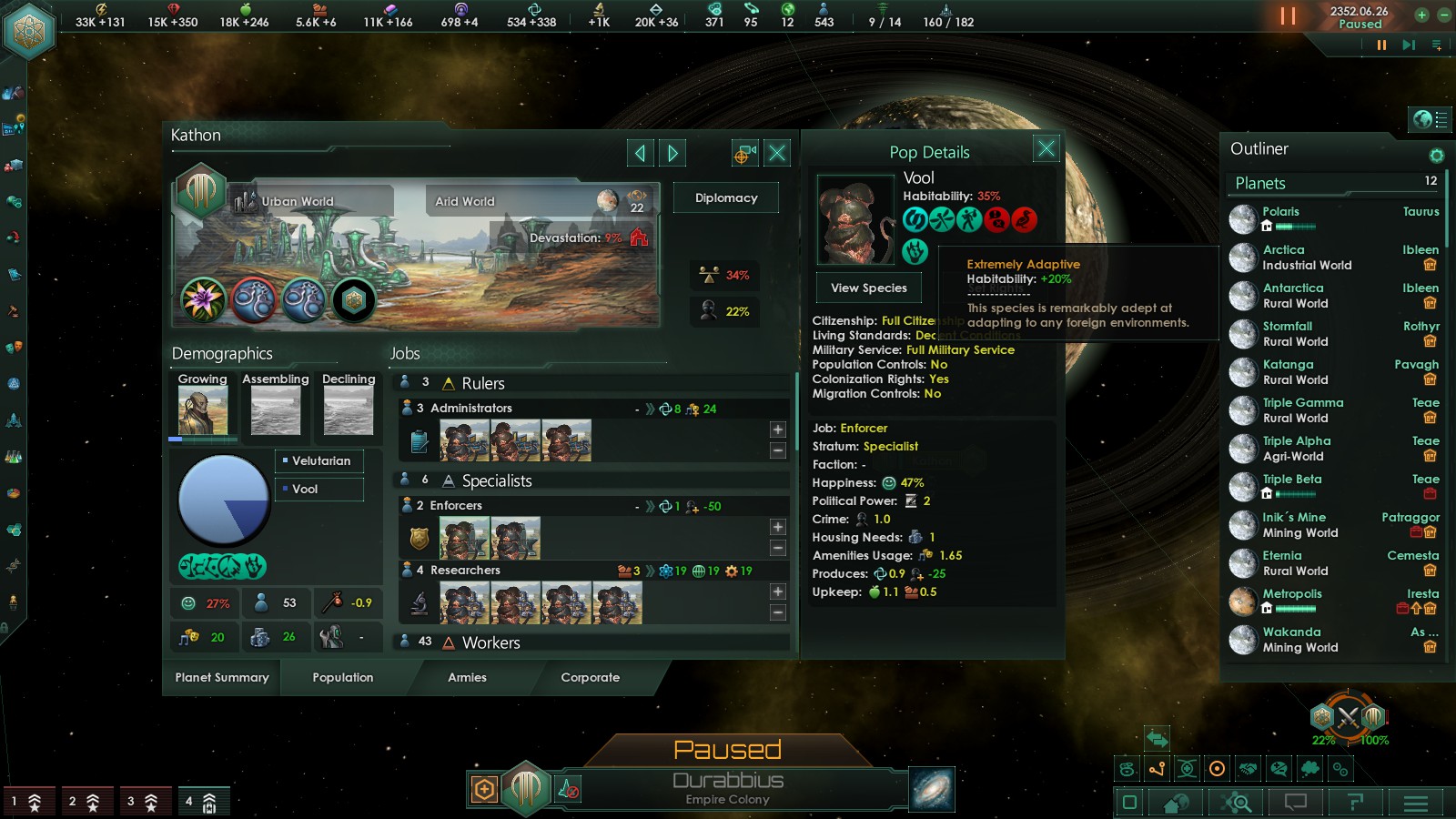
Task: Collapse the Planets outliner section
Action: pos(1260,183)
